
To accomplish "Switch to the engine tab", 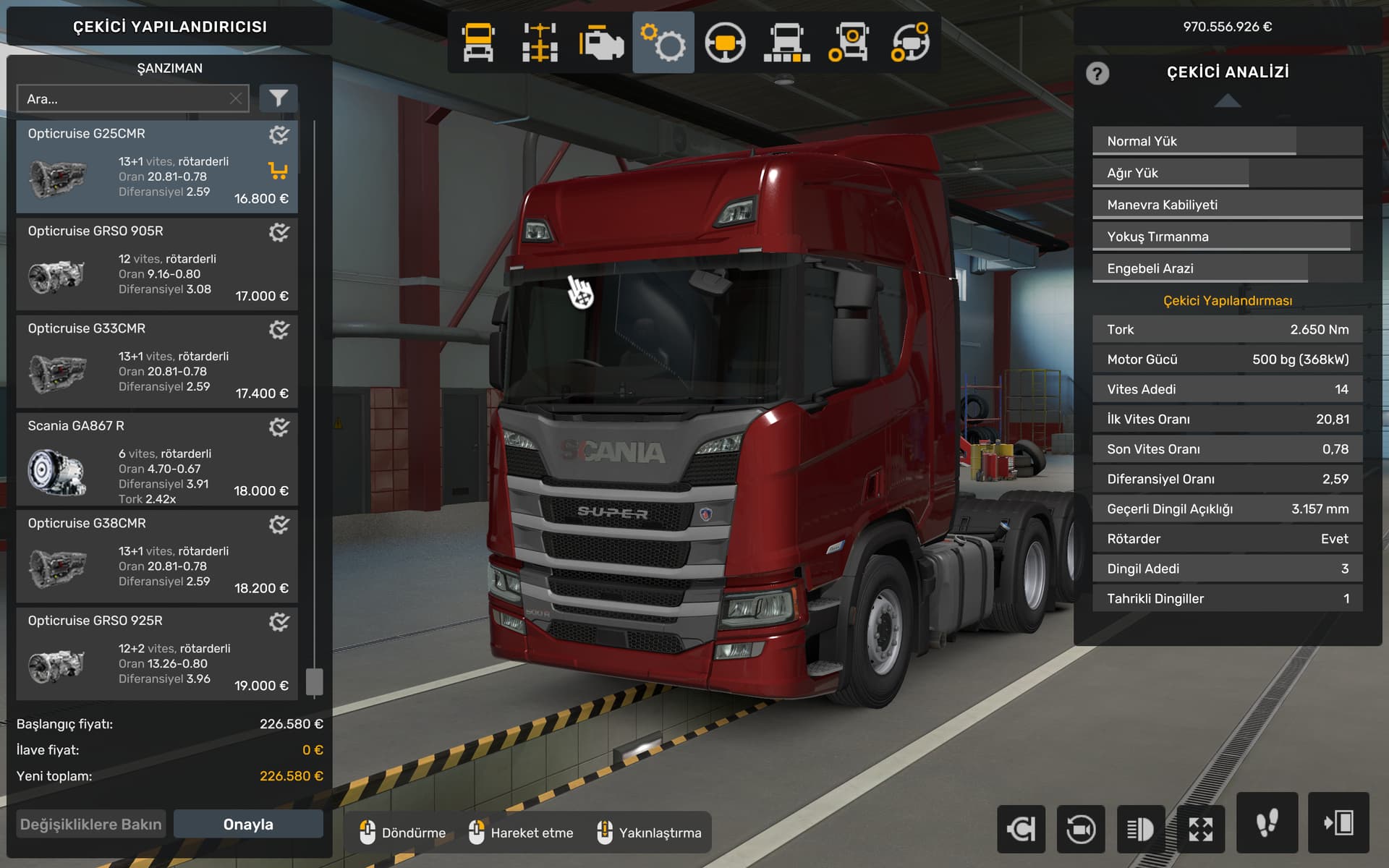I will 601,43.
